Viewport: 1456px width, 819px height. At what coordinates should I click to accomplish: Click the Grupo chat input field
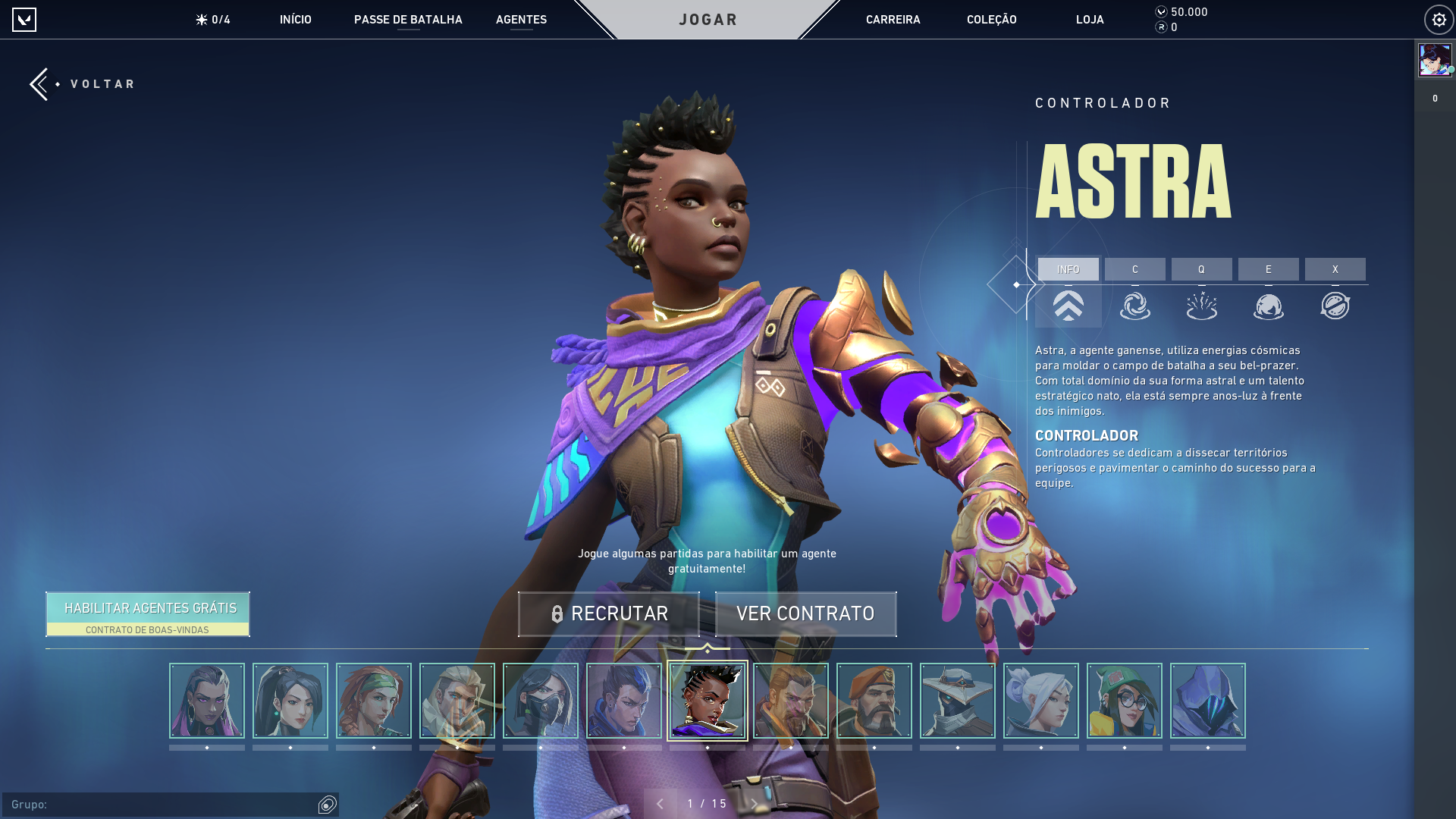(159, 805)
